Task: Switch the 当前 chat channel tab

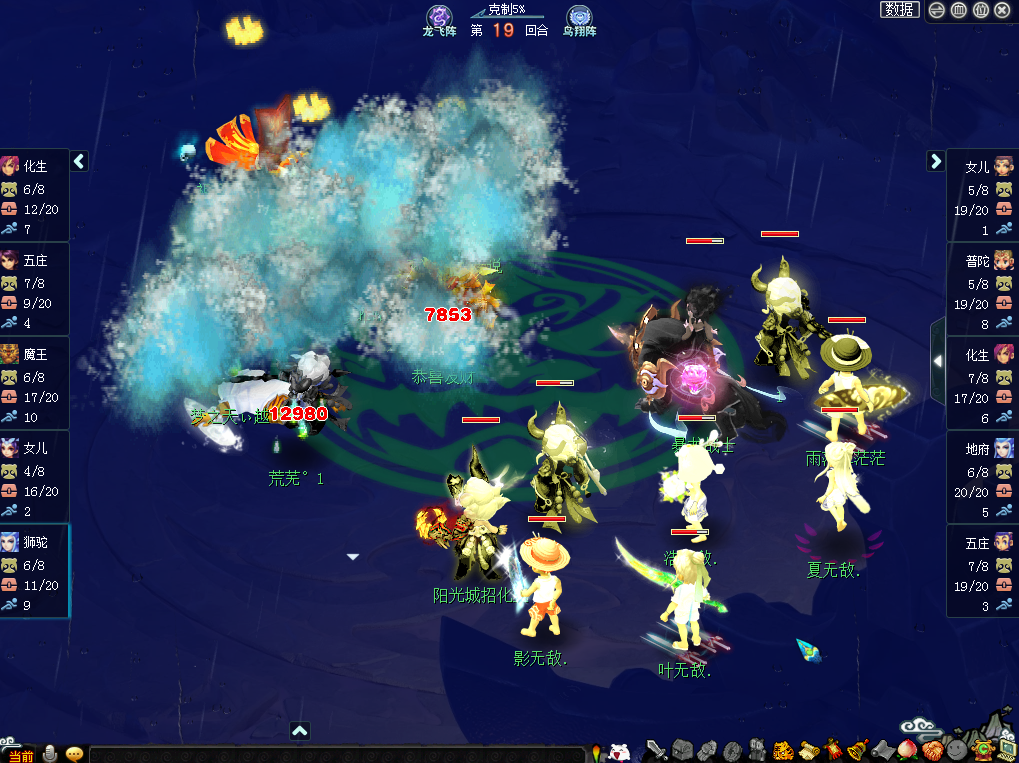Action: point(19,755)
